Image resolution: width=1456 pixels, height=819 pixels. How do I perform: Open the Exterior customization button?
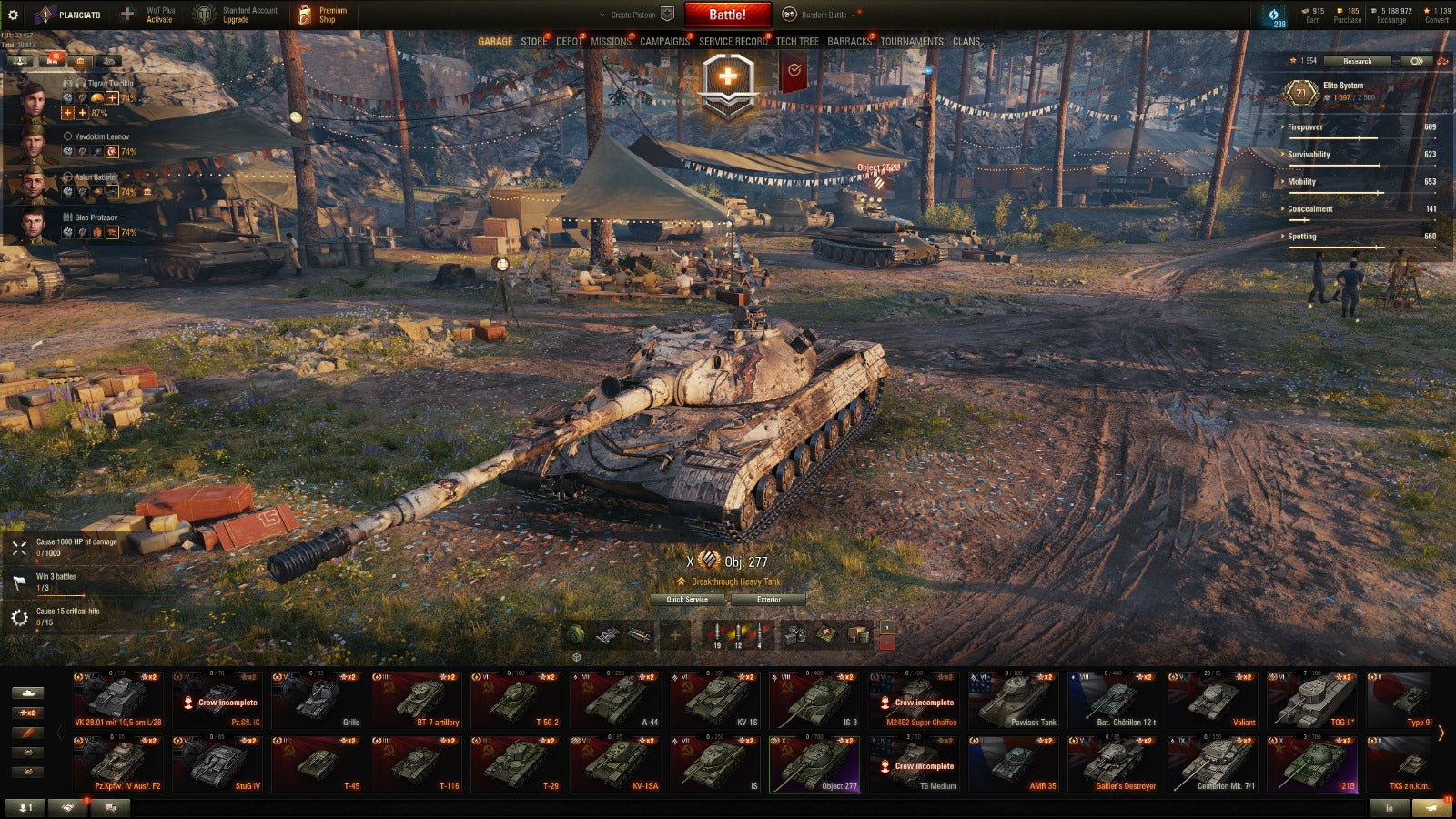tap(768, 600)
